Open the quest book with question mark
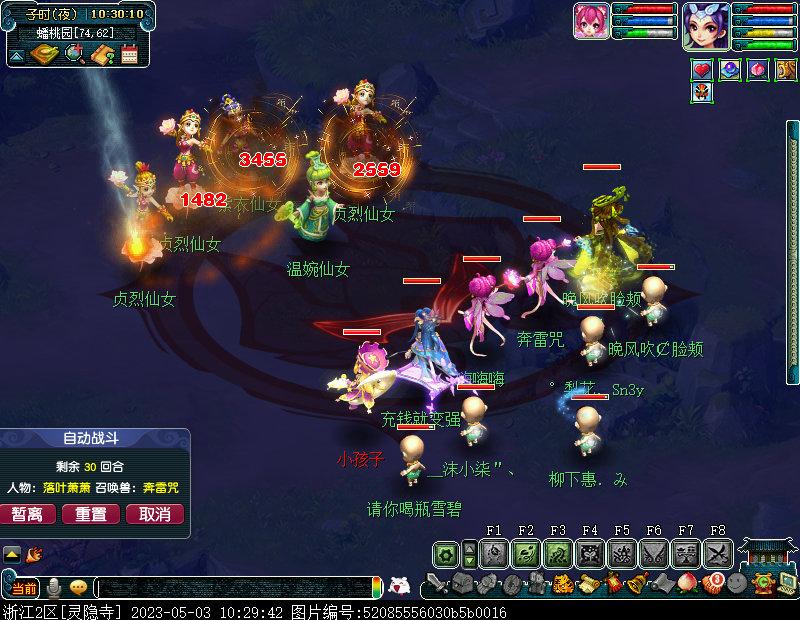The height and width of the screenshot is (620, 800). [x=101, y=54]
